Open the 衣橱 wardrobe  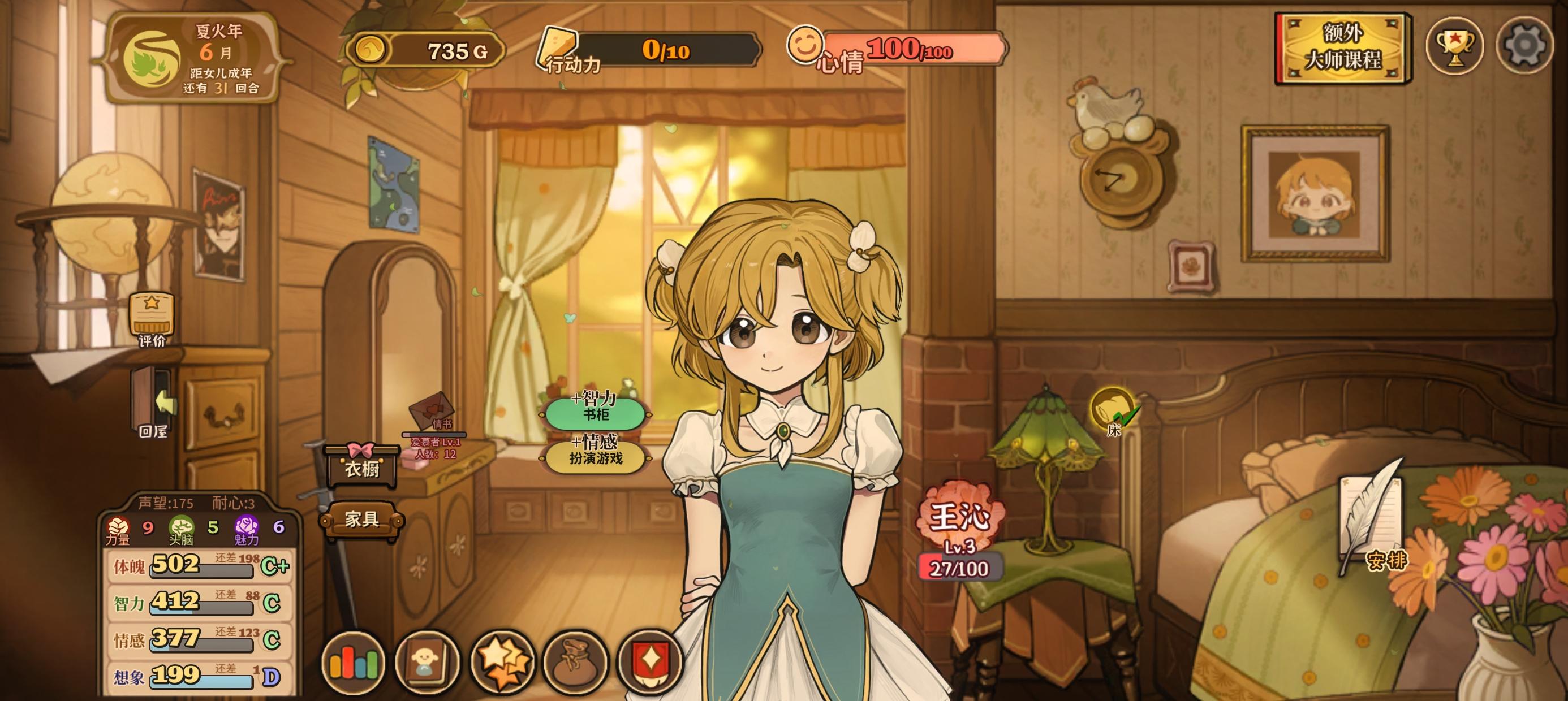click(x=361, y=467)
